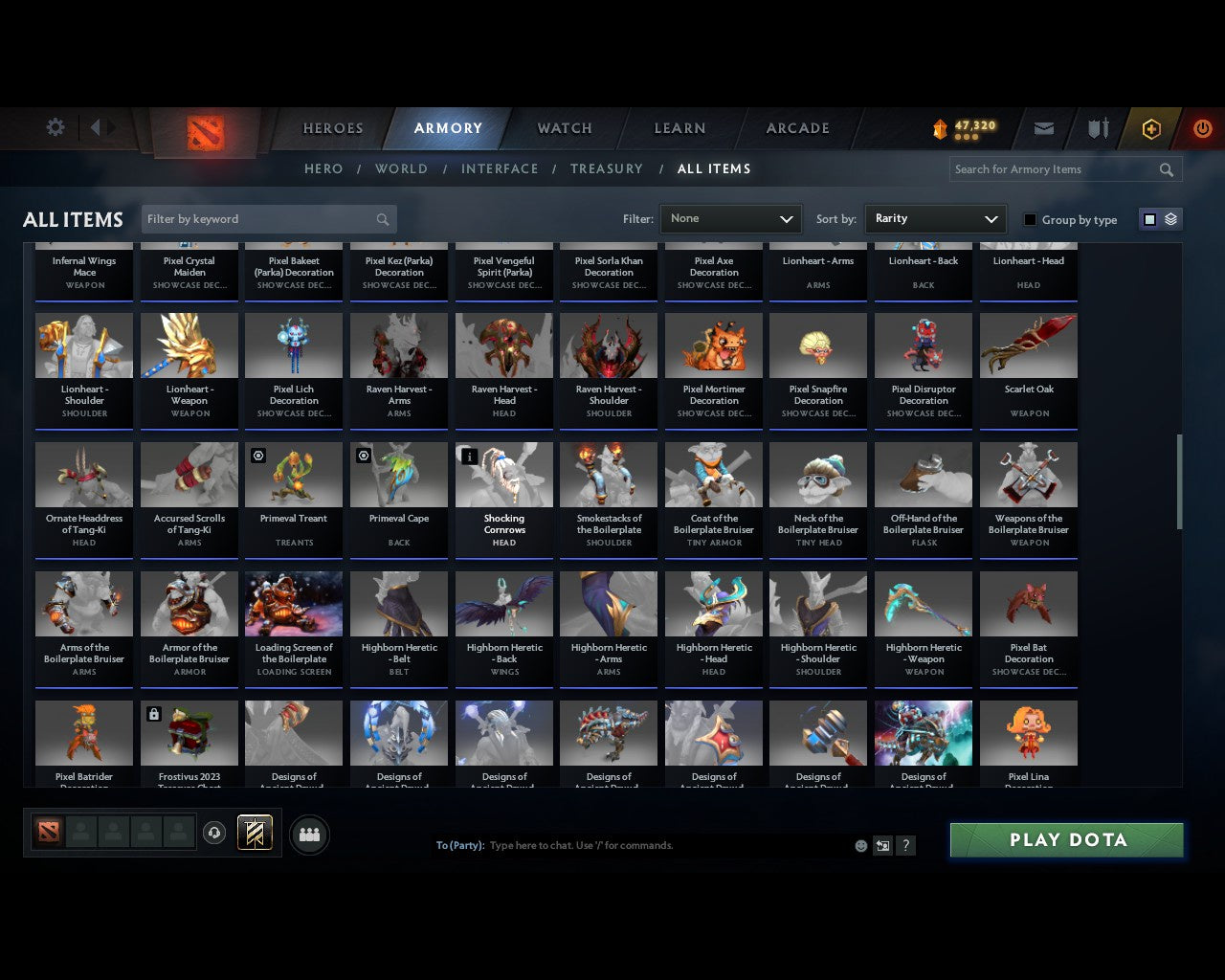Switch to the WATCH tab
Viewport: 1225px width, 980px height.
(564, 128)
